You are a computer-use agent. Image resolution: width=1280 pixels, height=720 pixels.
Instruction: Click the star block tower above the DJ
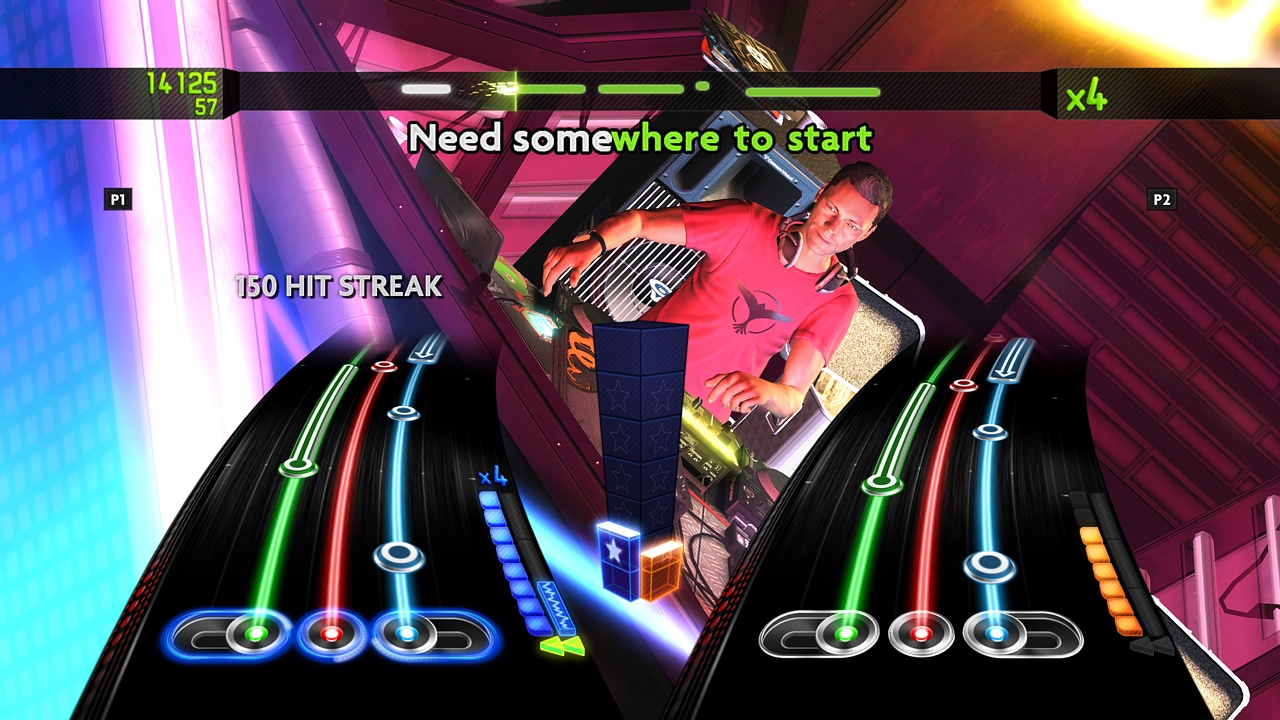coord(640,420)
